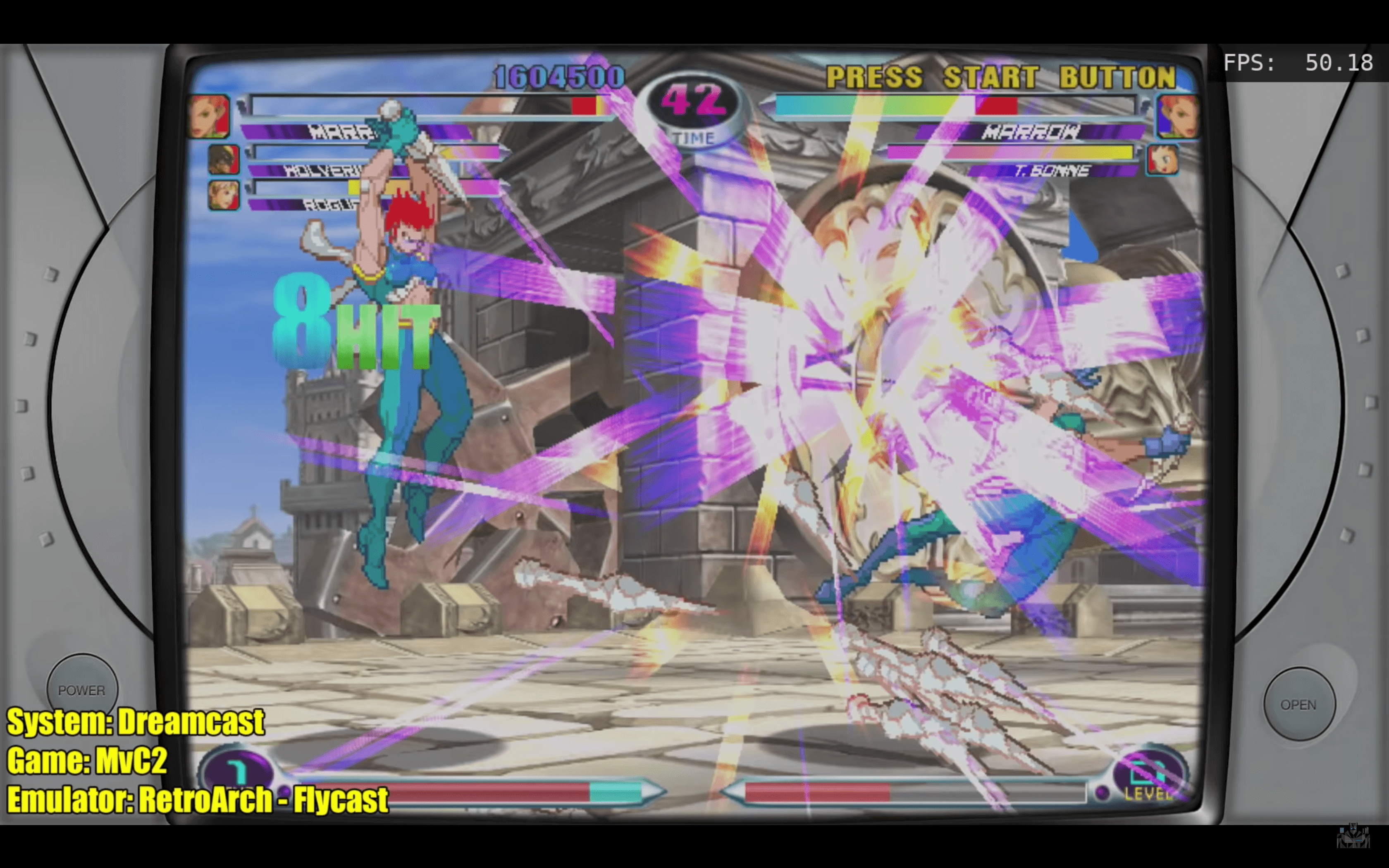Choose the T. Bonne partner portrait
This screenshot has height=868, width=1389.
[x=1162, y=159]
